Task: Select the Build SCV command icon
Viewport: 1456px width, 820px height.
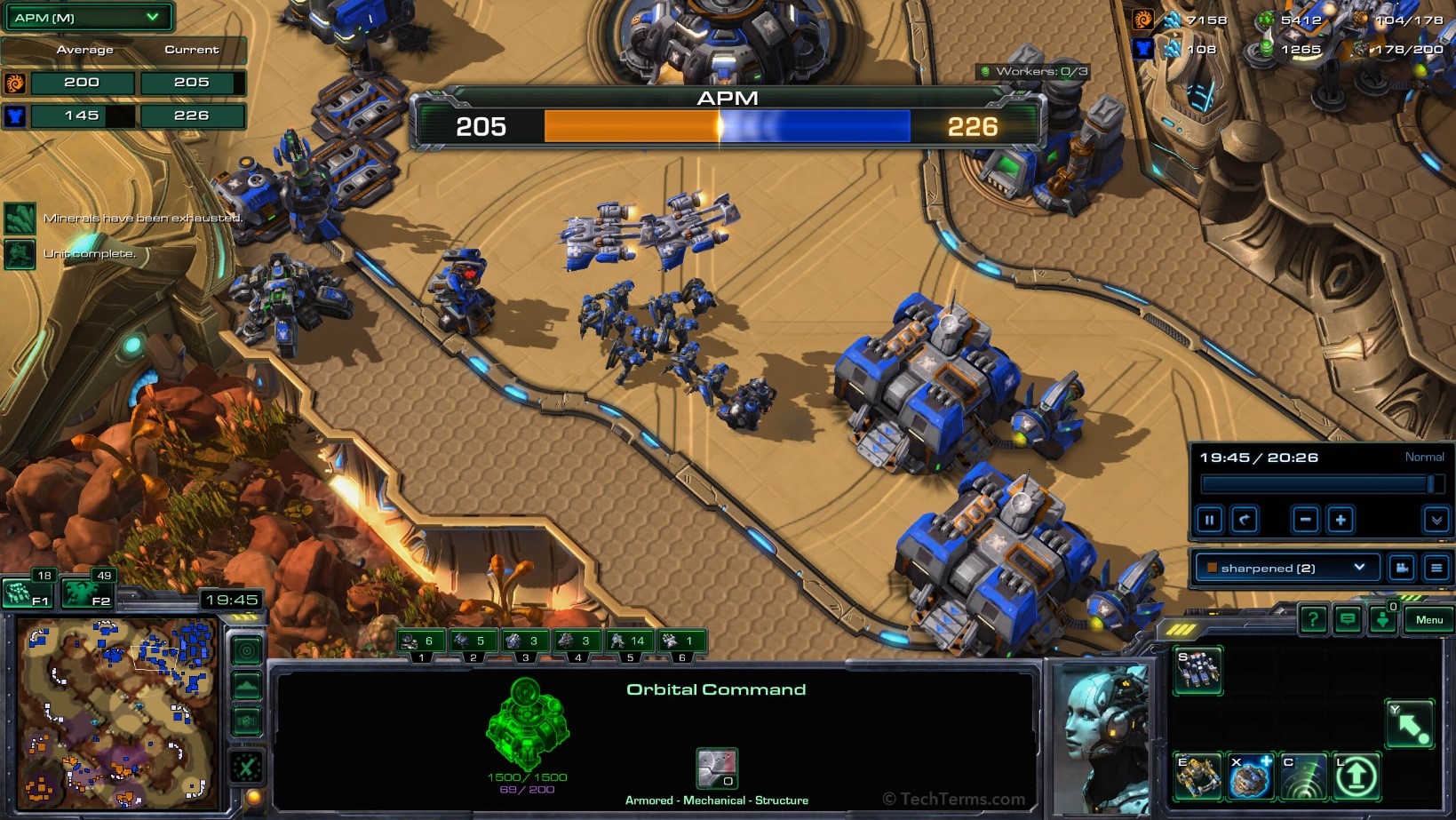Action: [x=1197, y=670]
